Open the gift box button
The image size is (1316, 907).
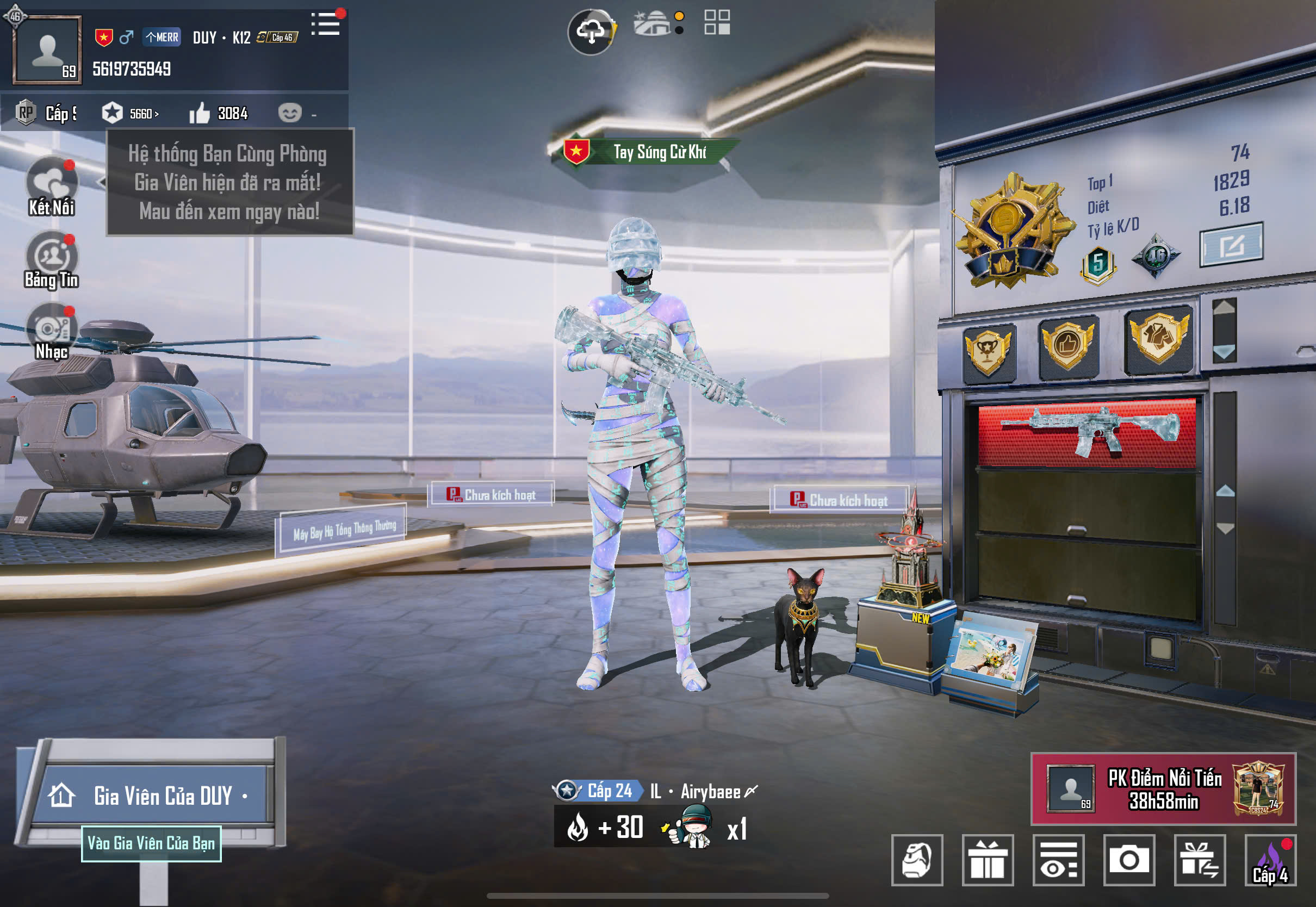coord(988,860)
